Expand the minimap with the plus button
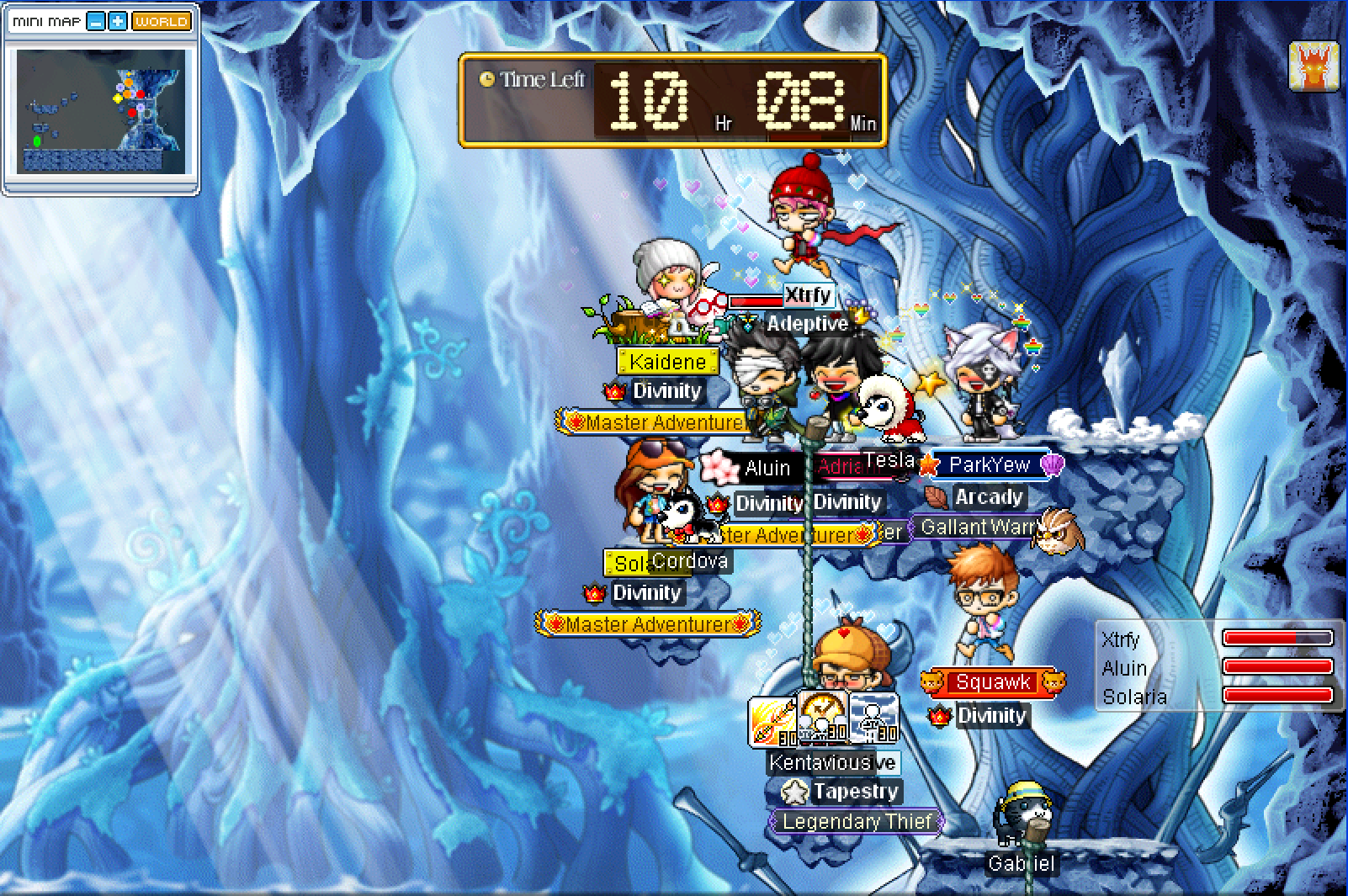 pos(118,22)
